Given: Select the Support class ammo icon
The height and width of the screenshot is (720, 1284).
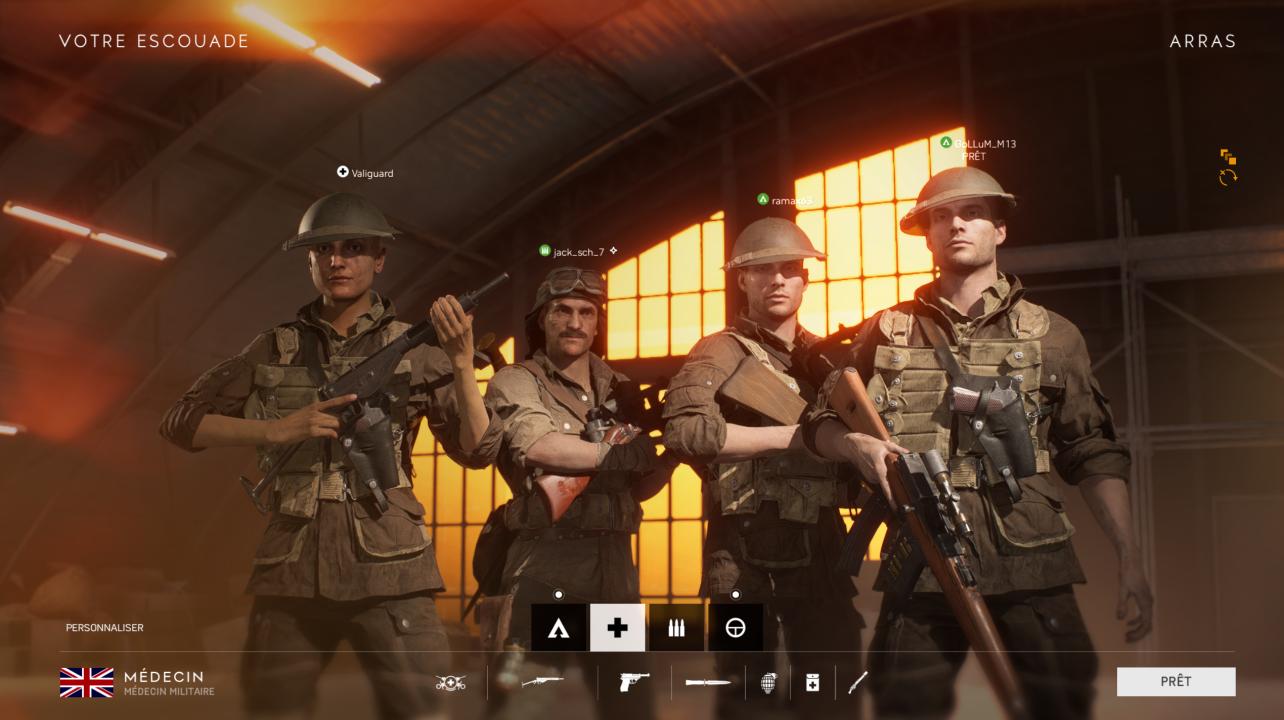Looking at the screenshot, I should (x=677, y=629).
